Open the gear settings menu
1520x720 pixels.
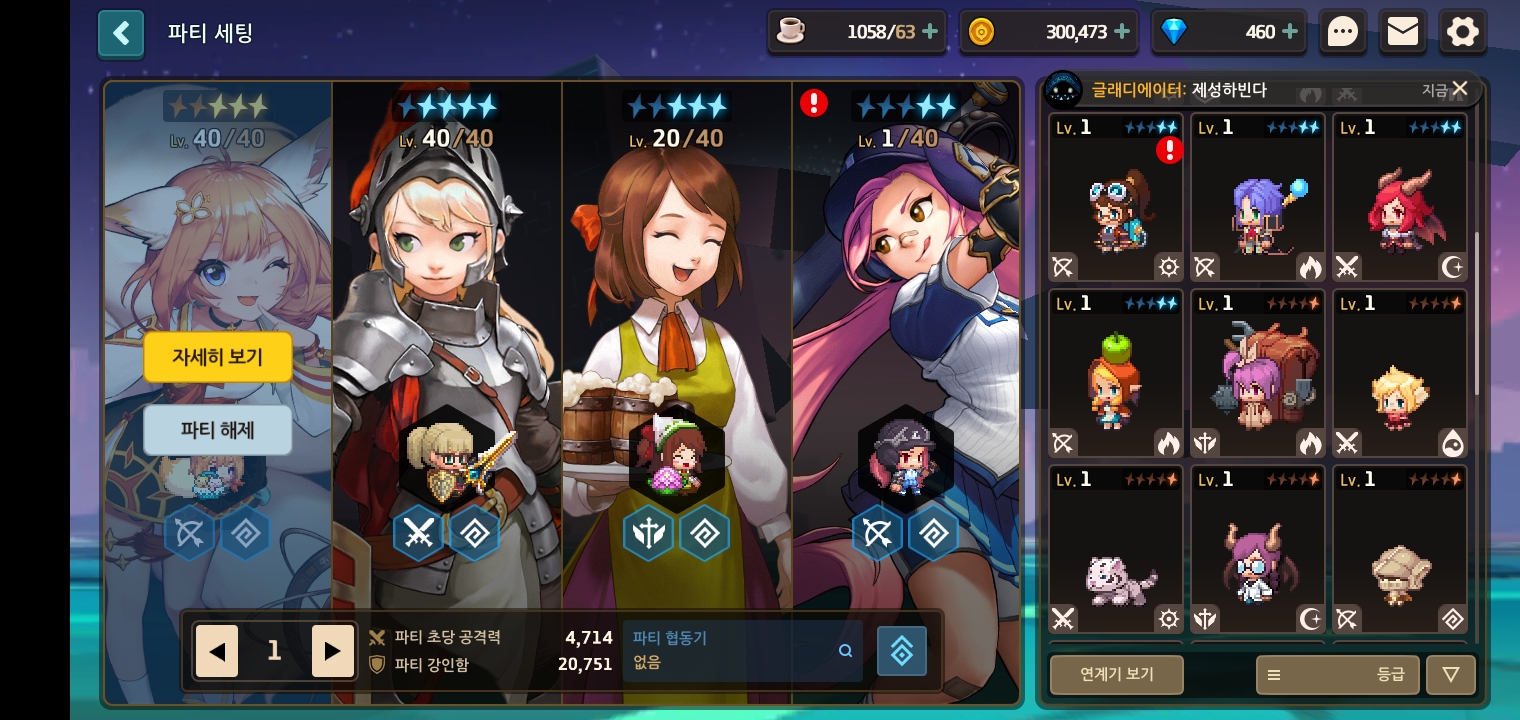pyautogui.click(x=1462, y=33)
